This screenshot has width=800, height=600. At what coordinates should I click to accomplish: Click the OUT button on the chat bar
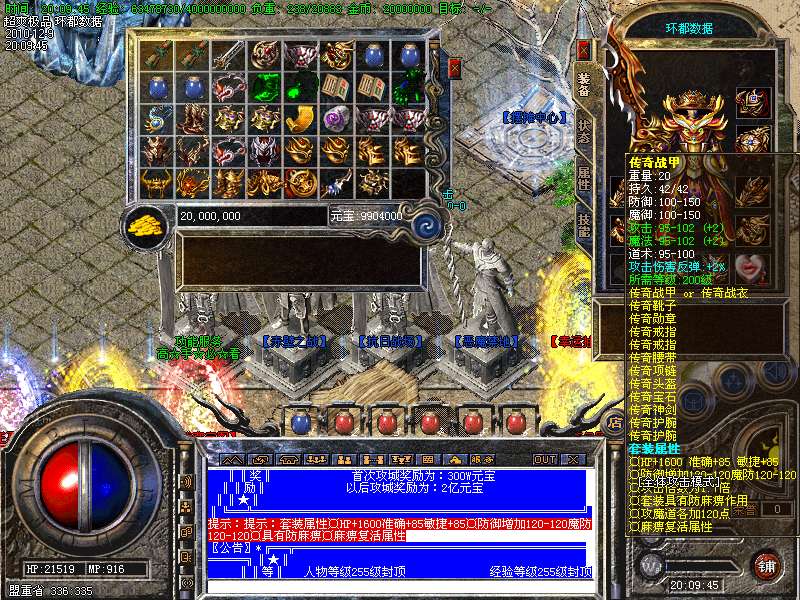(x=545, y=459)
